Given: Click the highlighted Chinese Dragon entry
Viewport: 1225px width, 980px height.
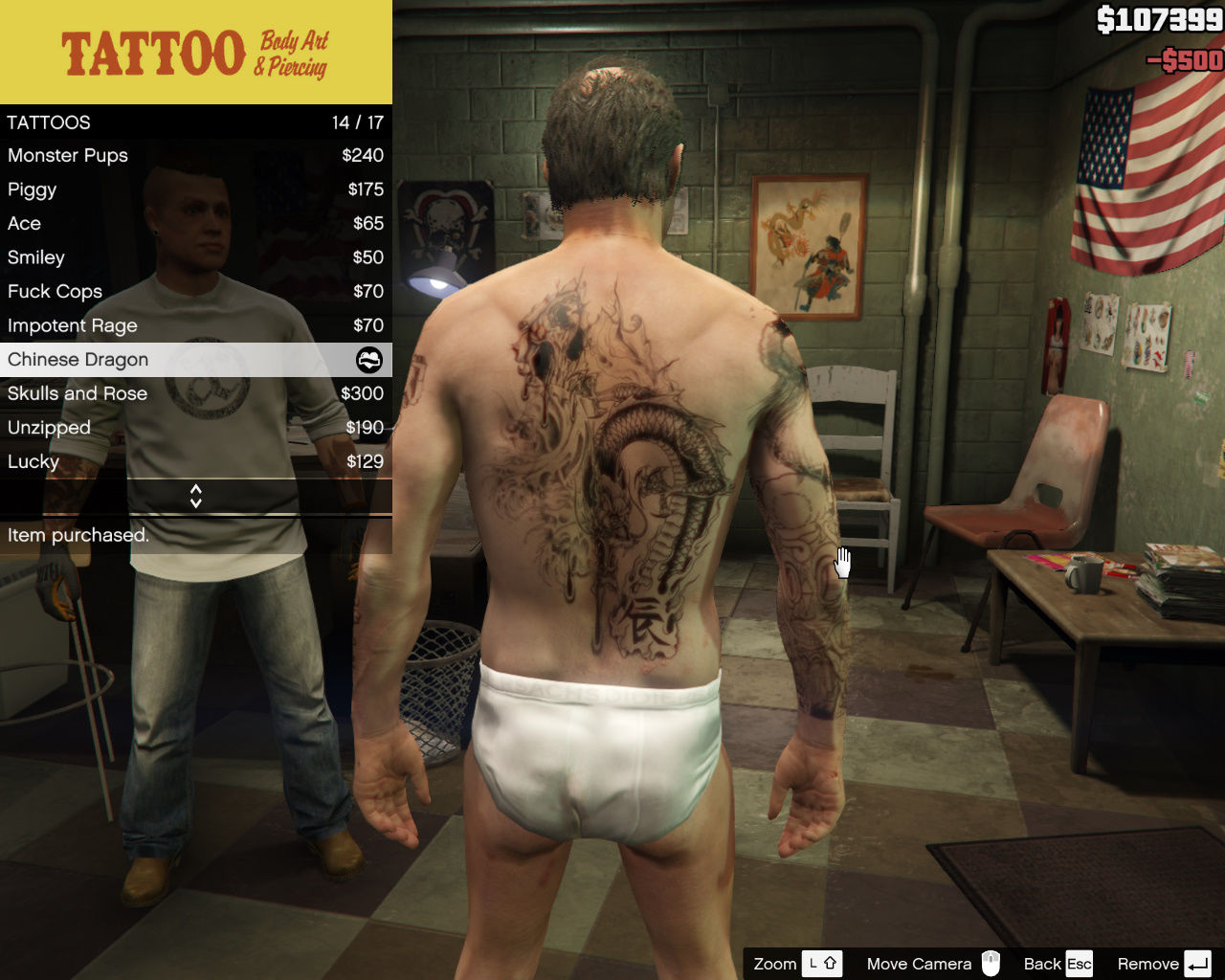Looking at the screenshot, I should [195, 360].
